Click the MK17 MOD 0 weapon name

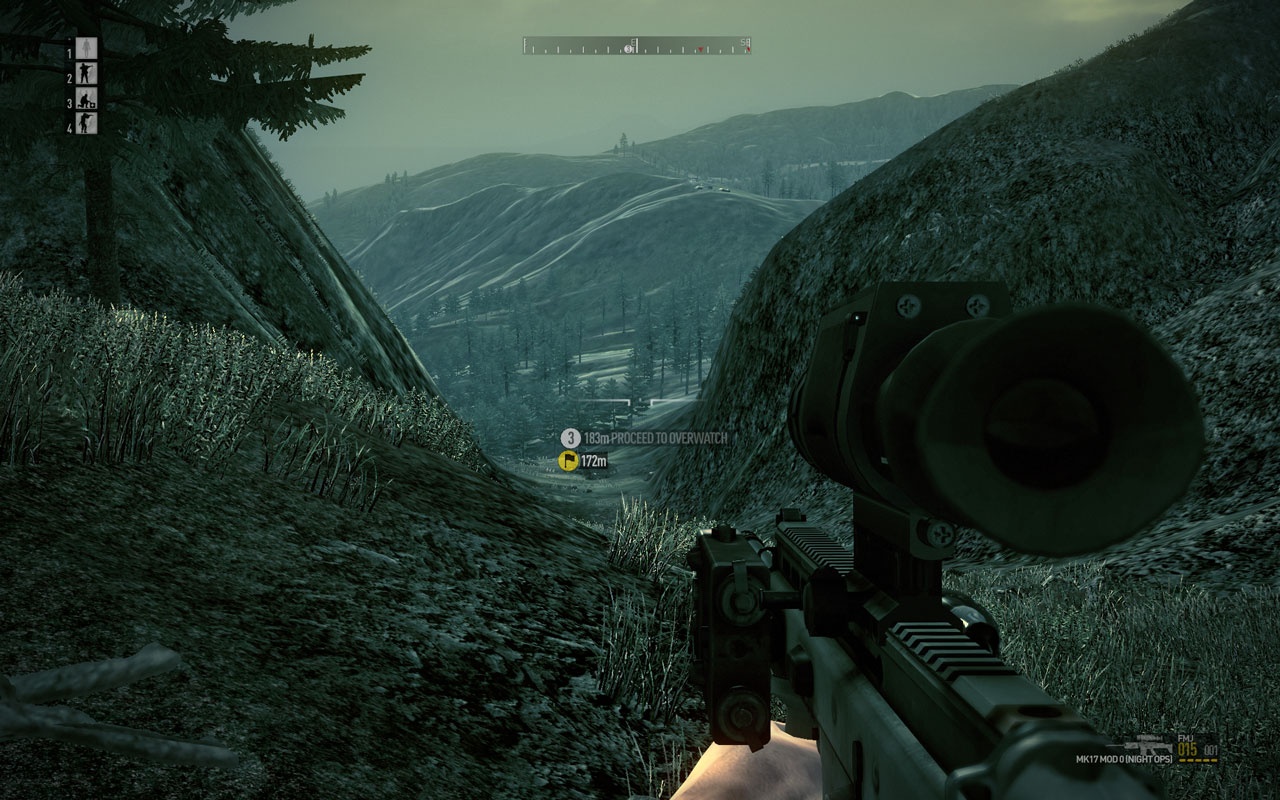[x=1125, y=759]
